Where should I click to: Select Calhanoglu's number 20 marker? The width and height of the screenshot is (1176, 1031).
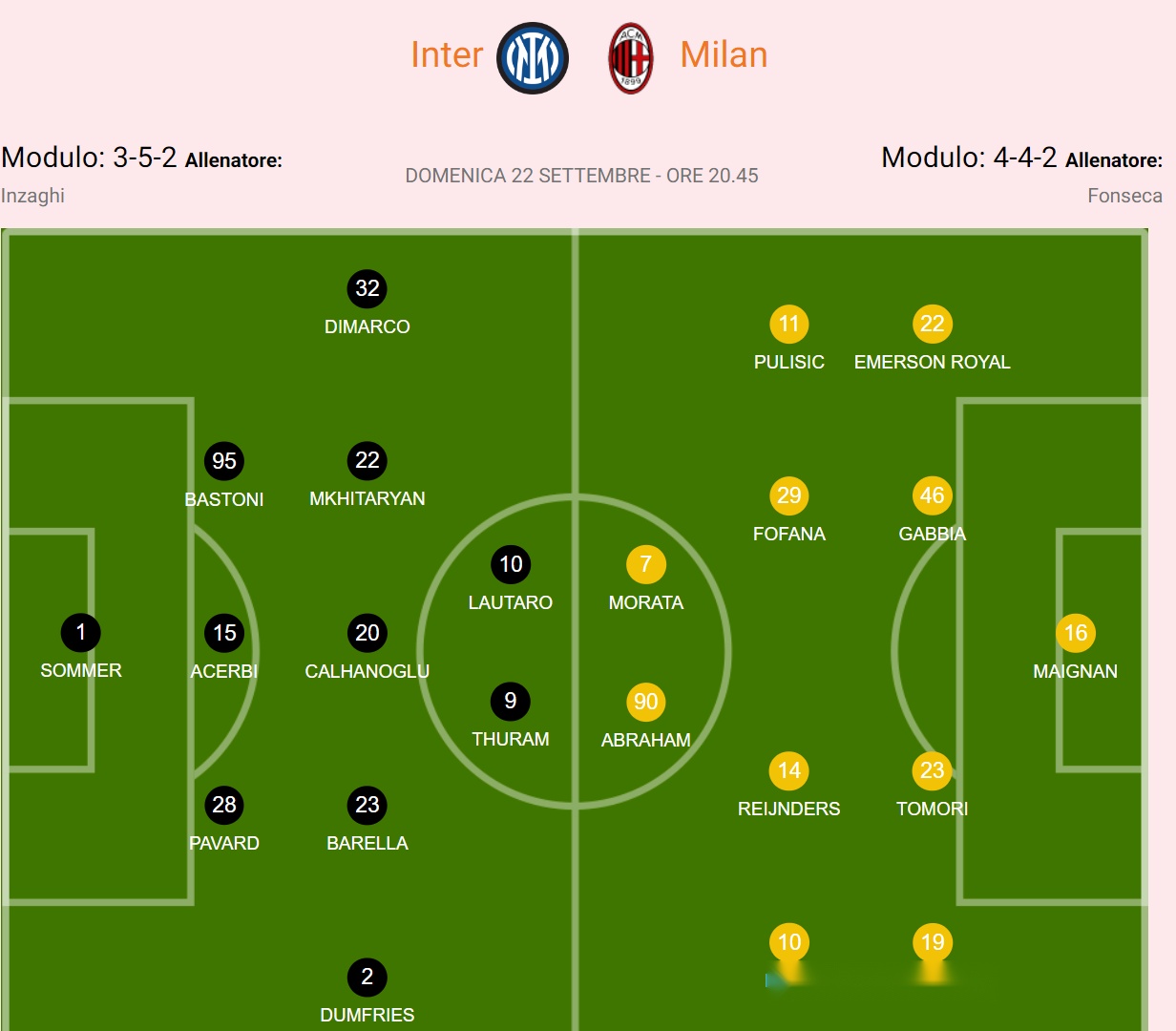(x=367, y=633)
